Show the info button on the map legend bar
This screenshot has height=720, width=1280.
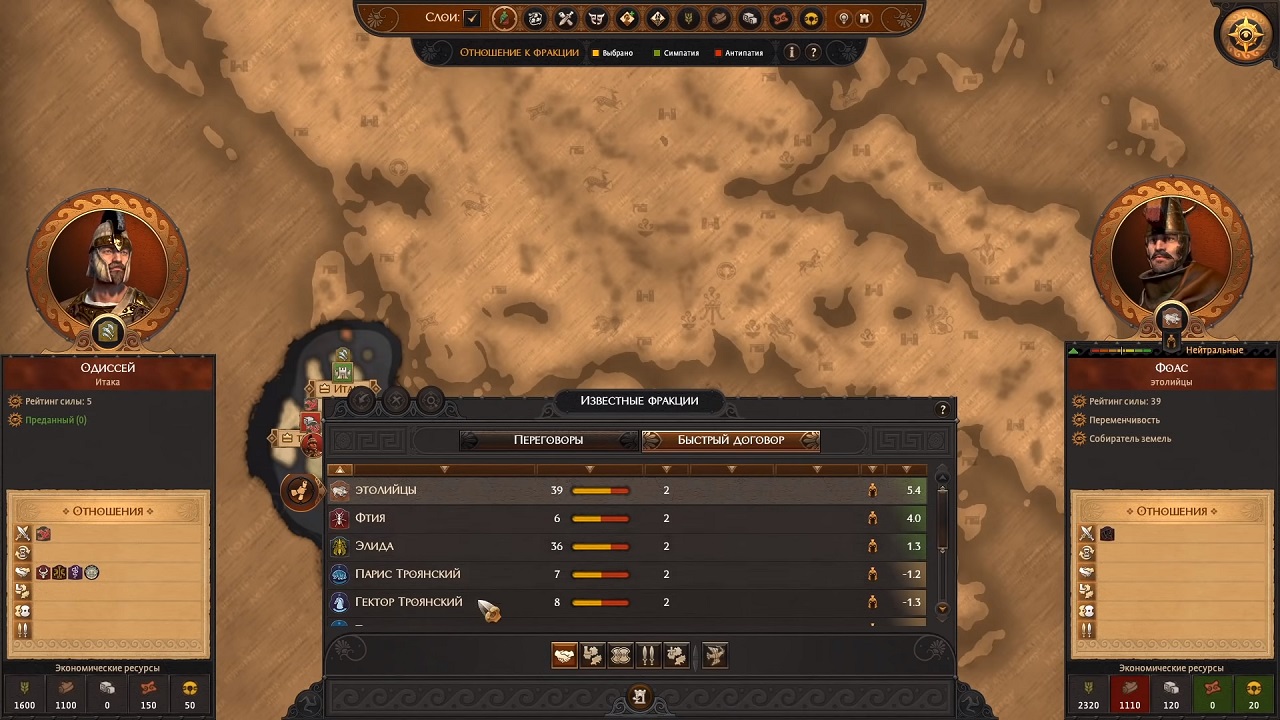tap(792, 52)
